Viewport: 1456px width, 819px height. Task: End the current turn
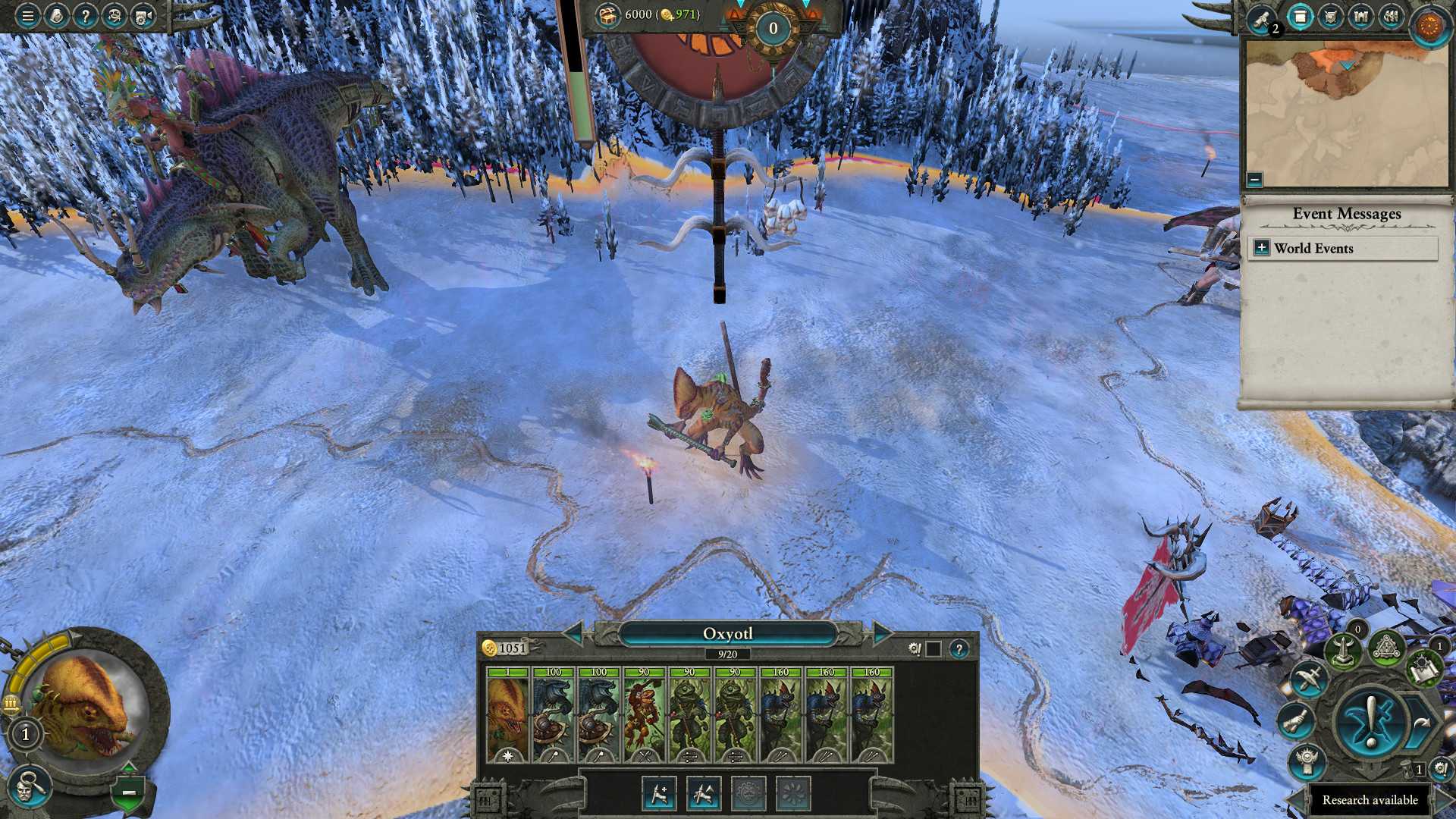pos(1371,721)
